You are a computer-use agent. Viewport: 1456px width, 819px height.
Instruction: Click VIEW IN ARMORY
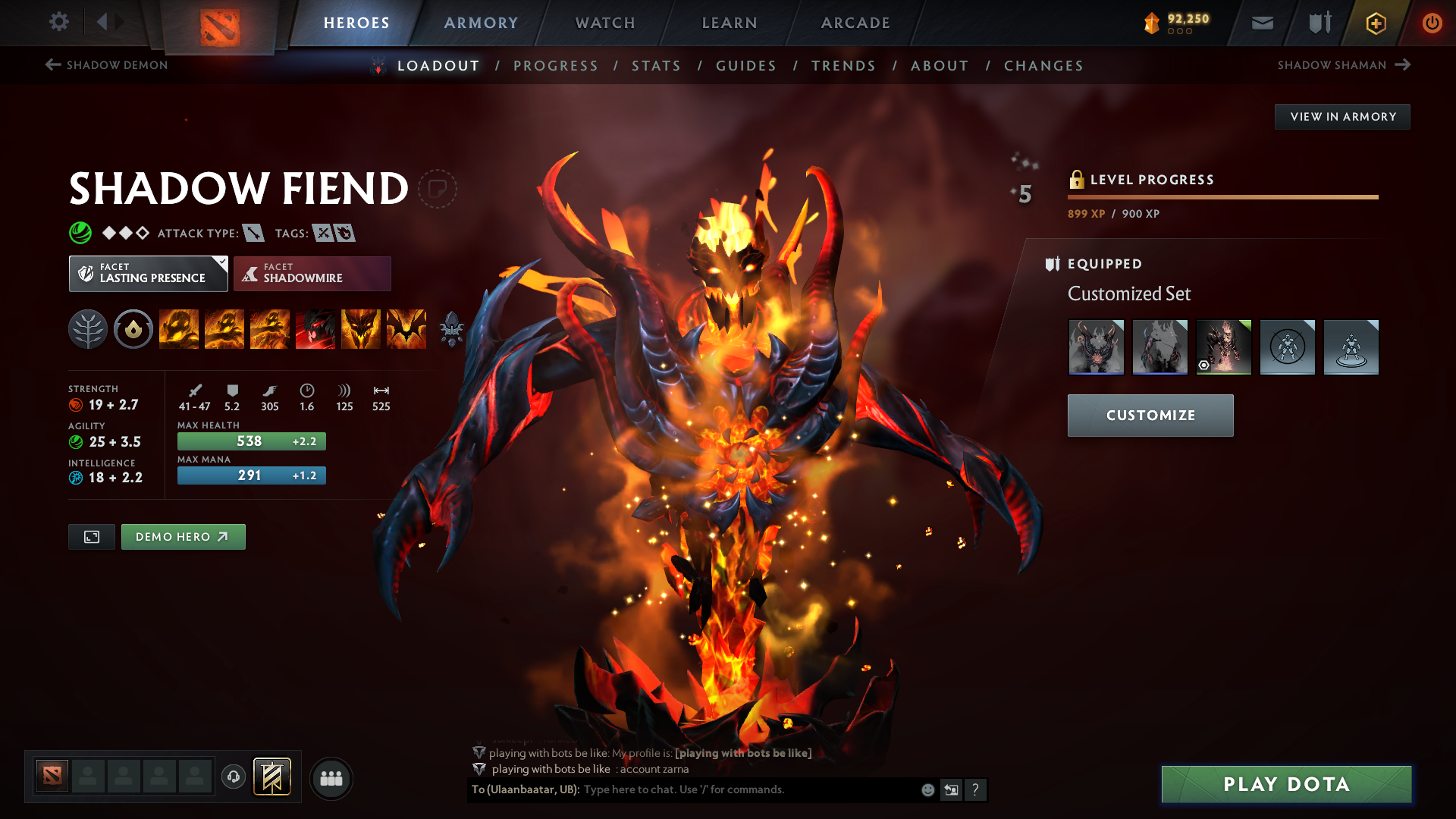pyautogui.click(x=1342, y=116)
